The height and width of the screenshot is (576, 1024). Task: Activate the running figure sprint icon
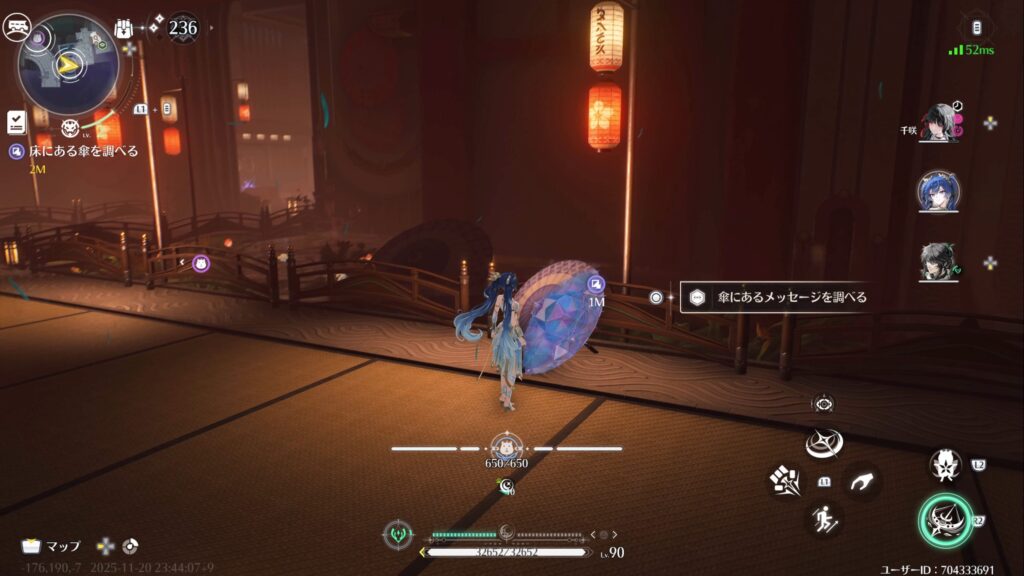coord(824,518)
